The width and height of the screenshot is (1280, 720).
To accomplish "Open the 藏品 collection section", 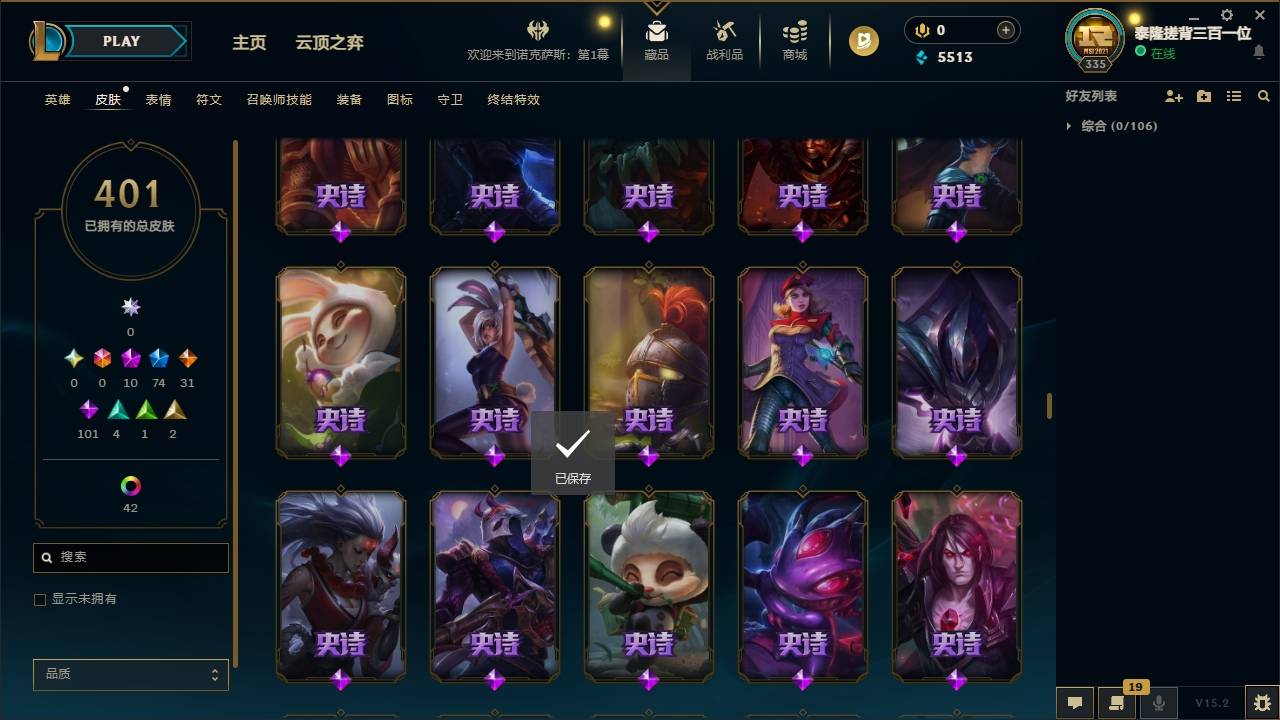I will [x=656, y=41].
